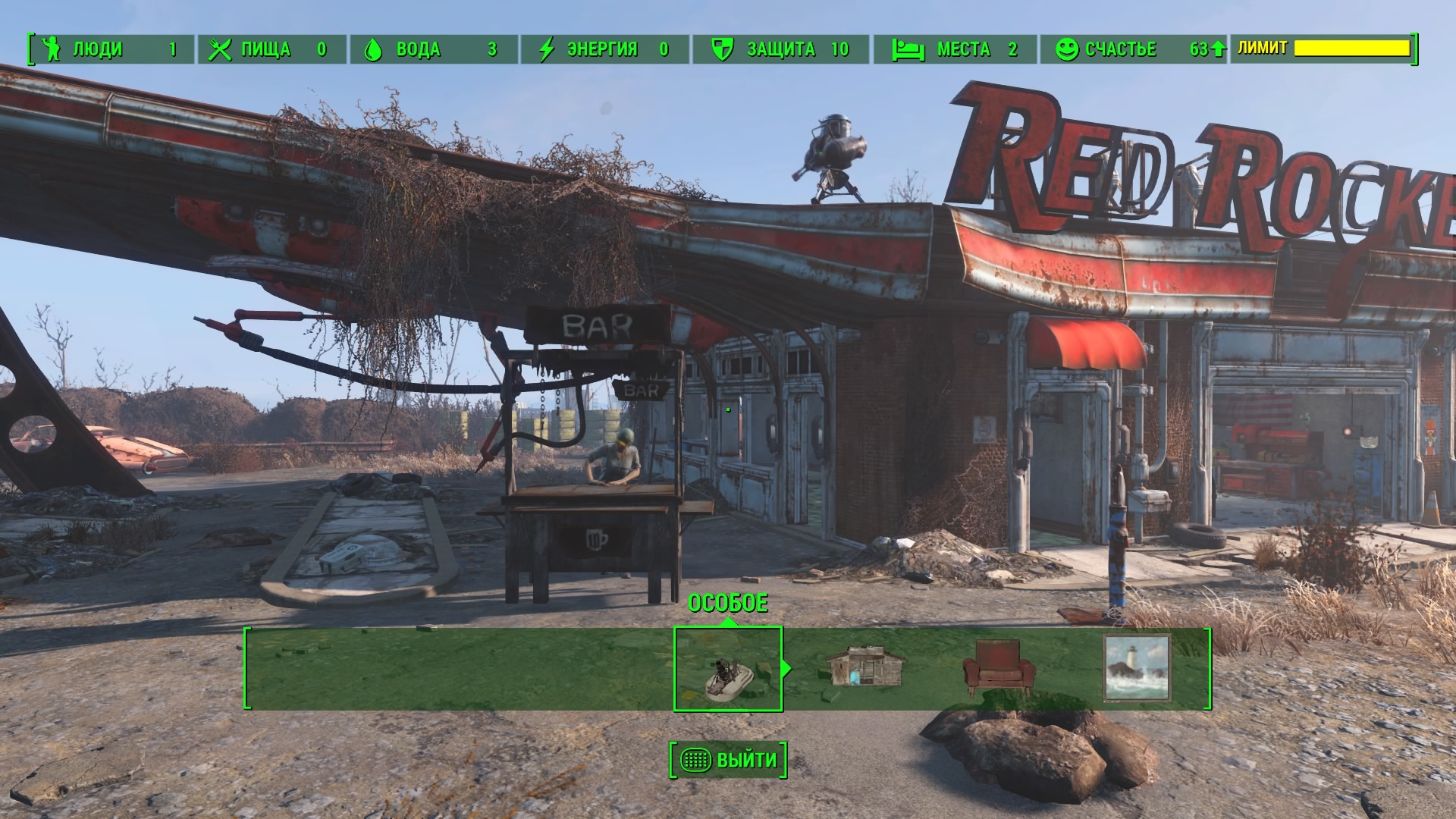Viewport: 1456px width, 819px height.
Task: Choose the shack structures category
Action: click(865, 667)
